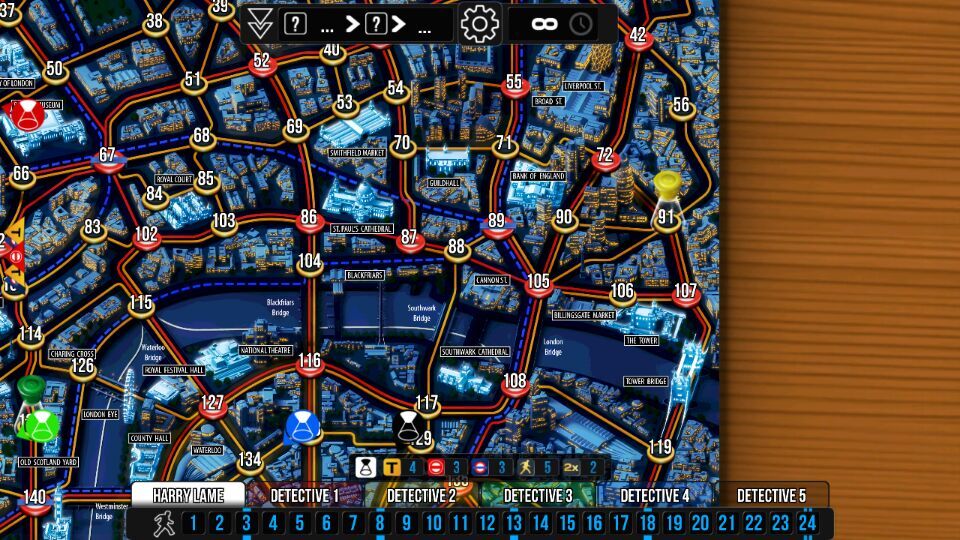The height and width of the screenshot is (540, 960).
Task: Pick the underground ticket icon
Action: pyautogui.click(x=479, y=467)
